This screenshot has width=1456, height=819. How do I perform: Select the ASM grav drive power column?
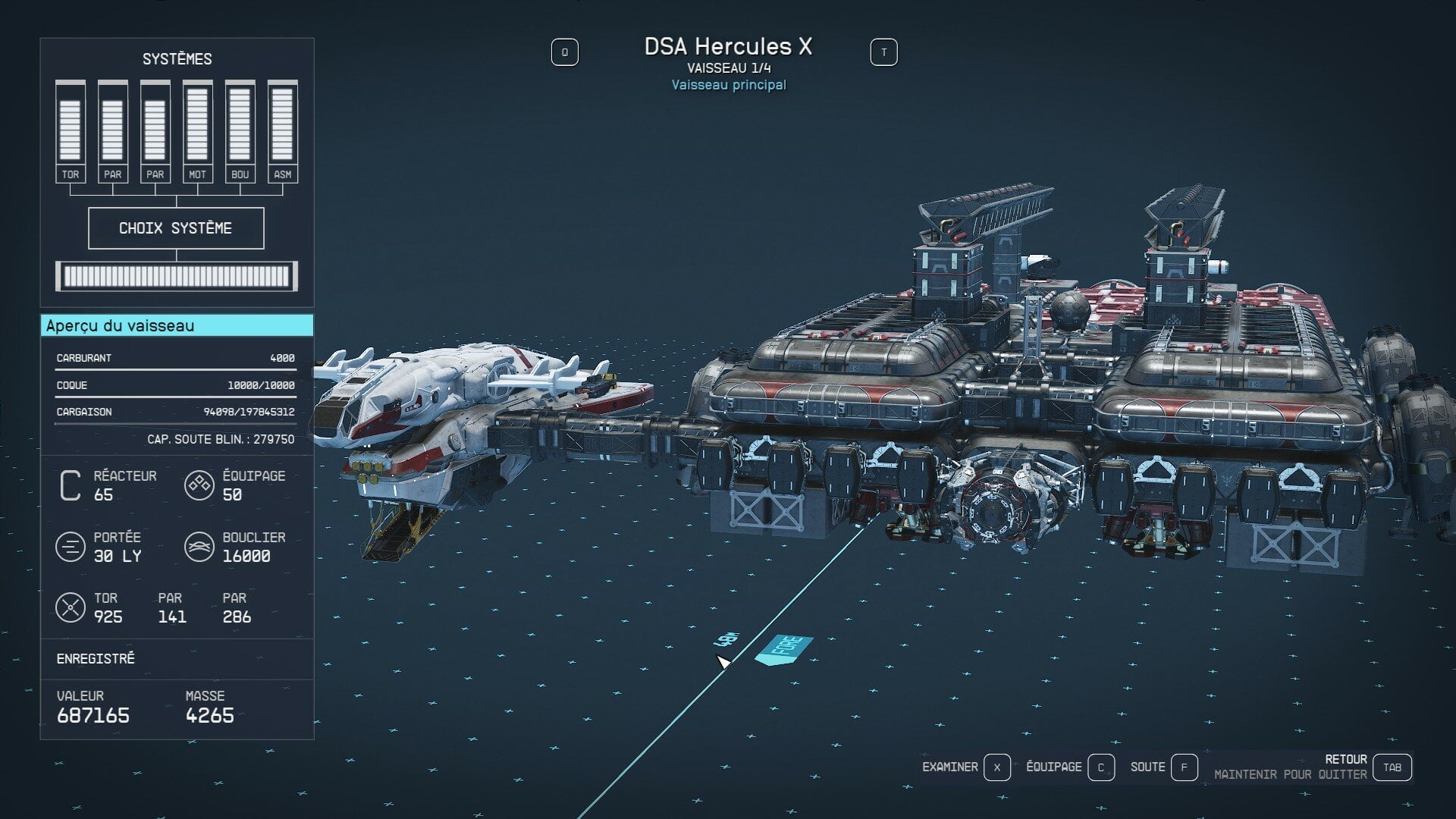tap(282, 130)
